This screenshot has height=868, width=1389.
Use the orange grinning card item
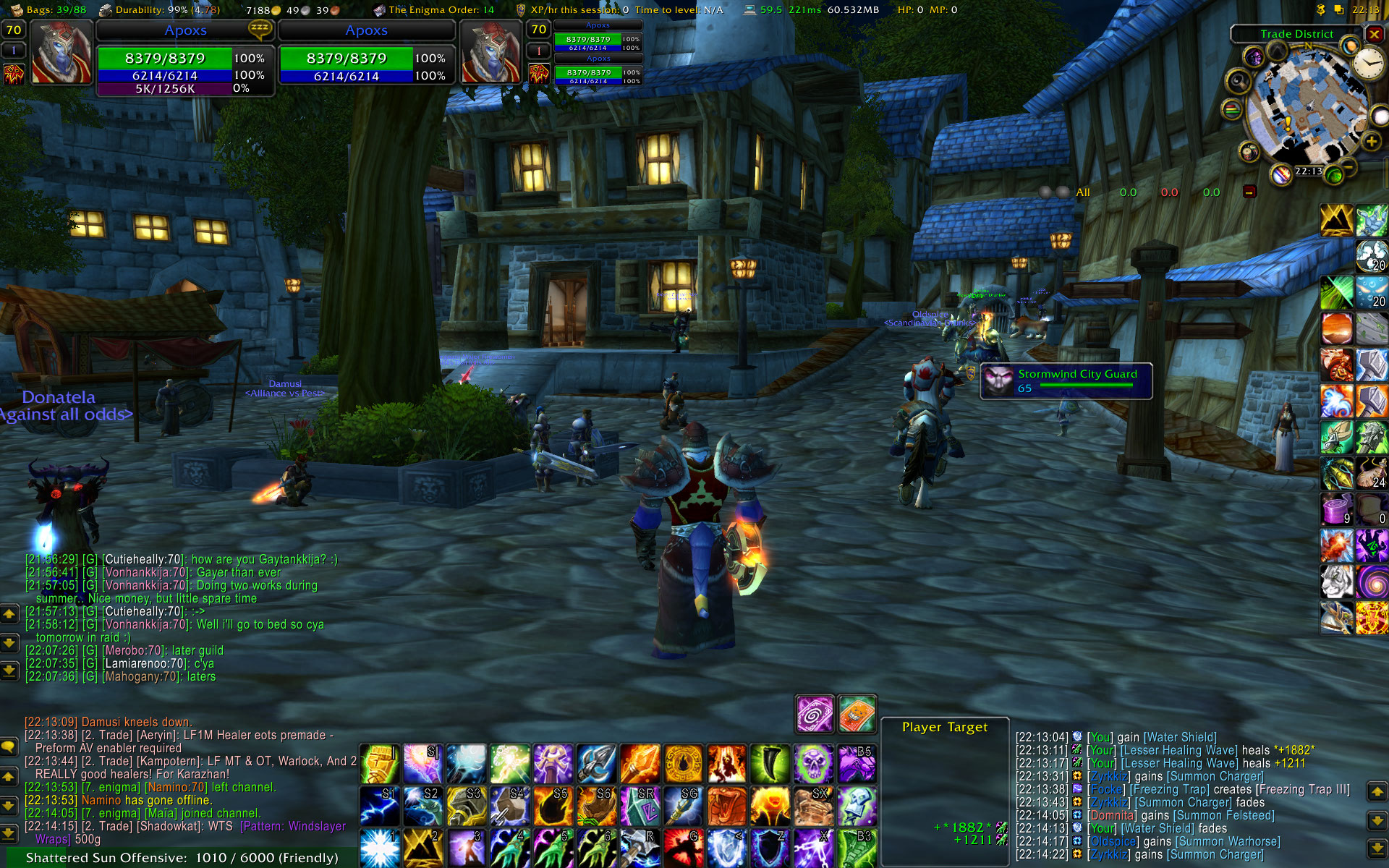tap(857, 715)
